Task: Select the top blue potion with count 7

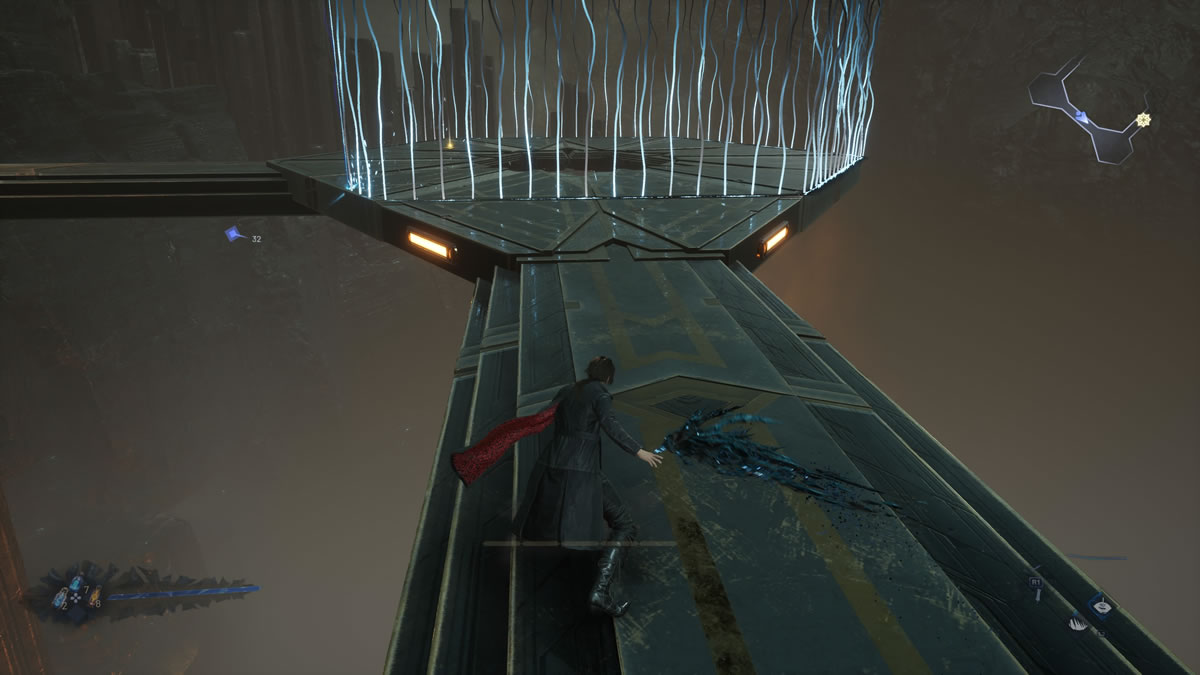Action: 75,586
